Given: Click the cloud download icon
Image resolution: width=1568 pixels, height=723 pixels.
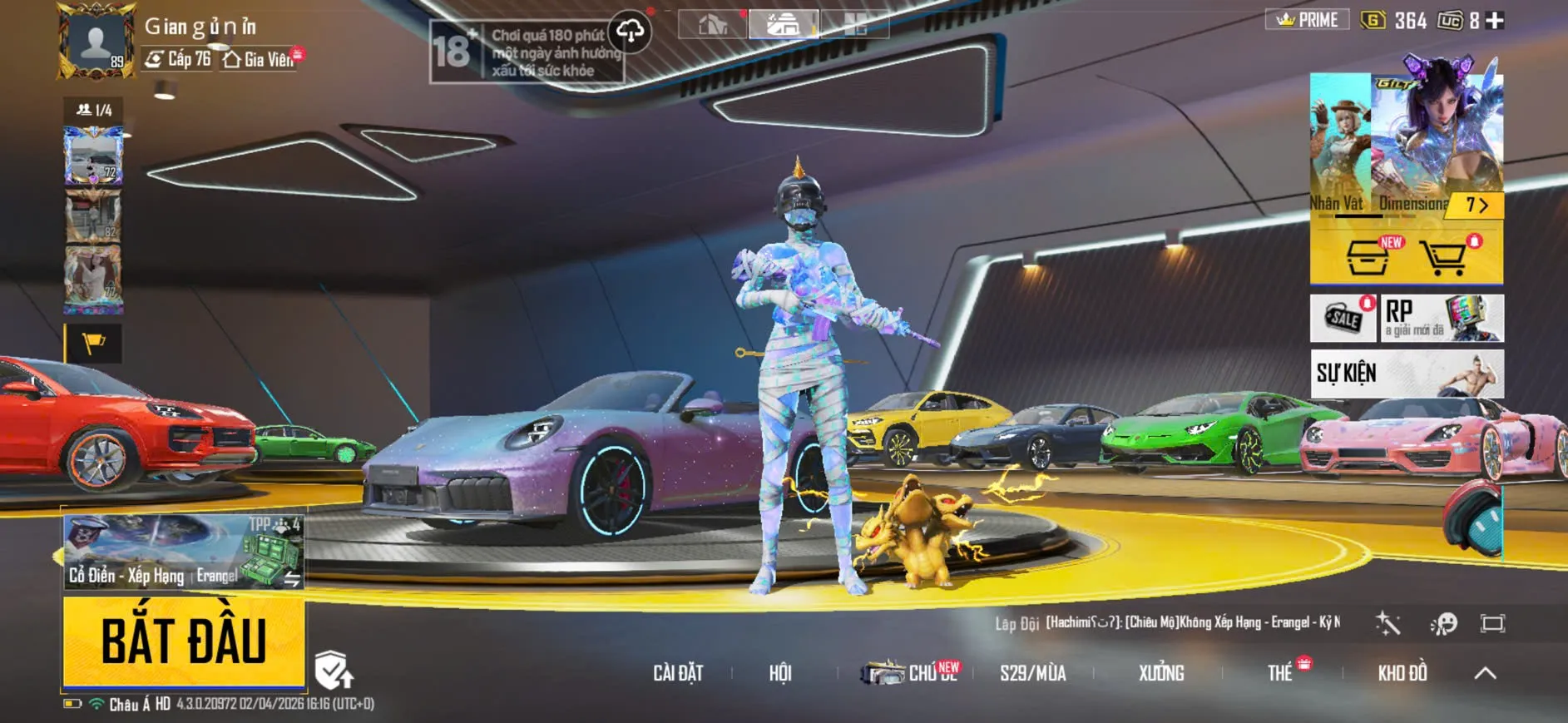Looking at the screenshot, I should [630, 32].
